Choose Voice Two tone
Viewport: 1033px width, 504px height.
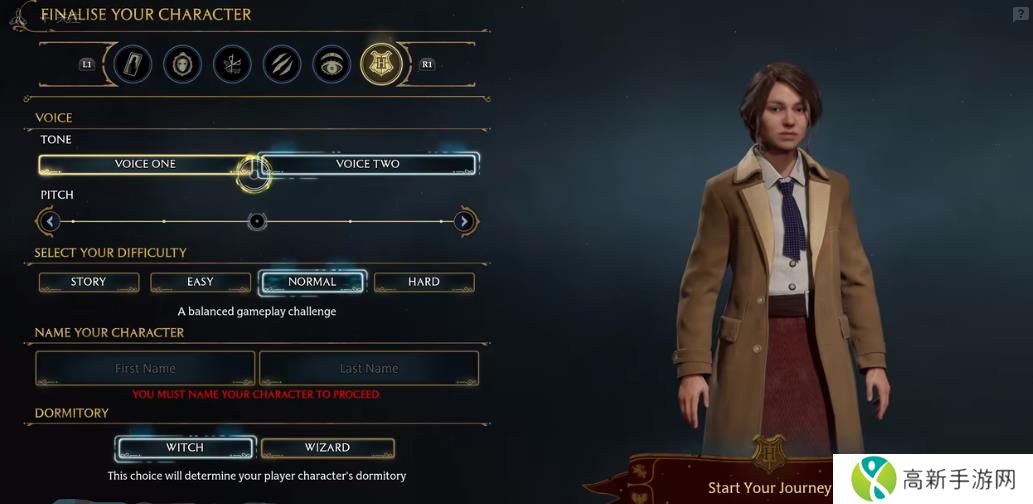pyautogui.click(x=368, y=164)
